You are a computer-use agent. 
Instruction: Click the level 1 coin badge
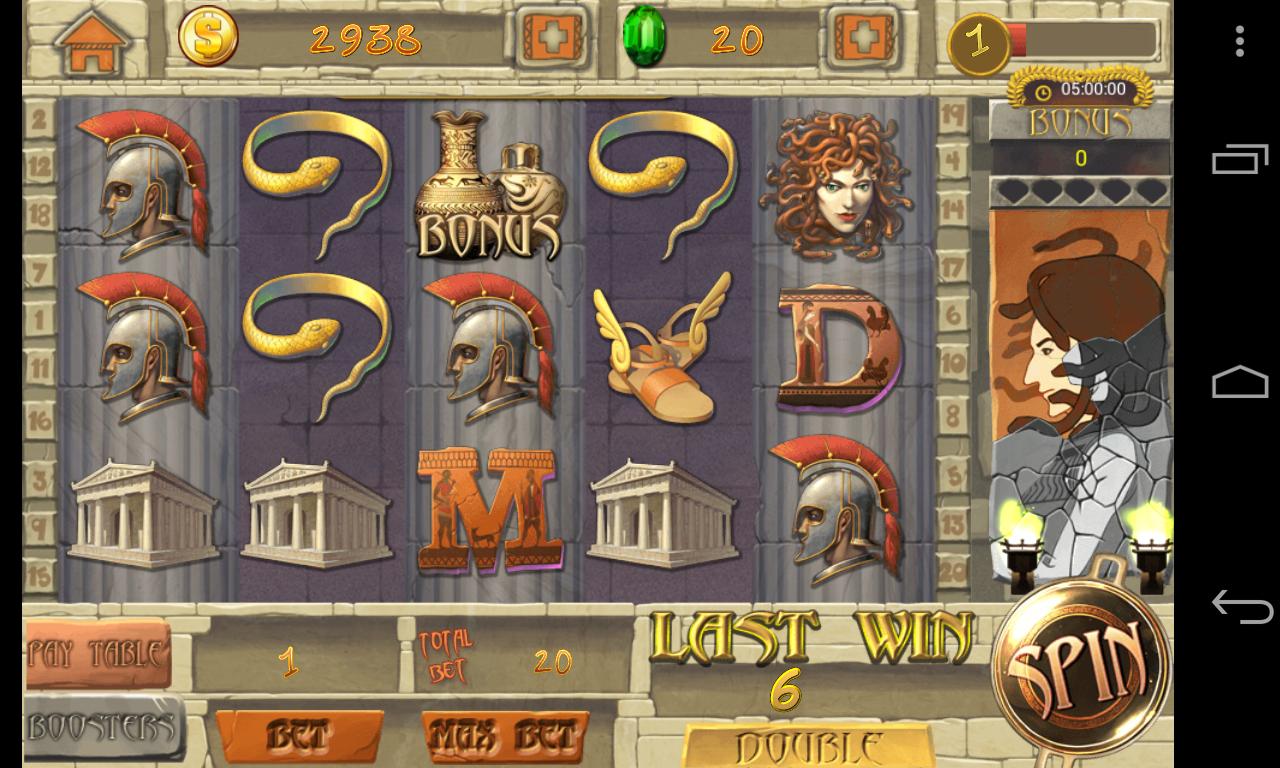(x=981, y=42)
